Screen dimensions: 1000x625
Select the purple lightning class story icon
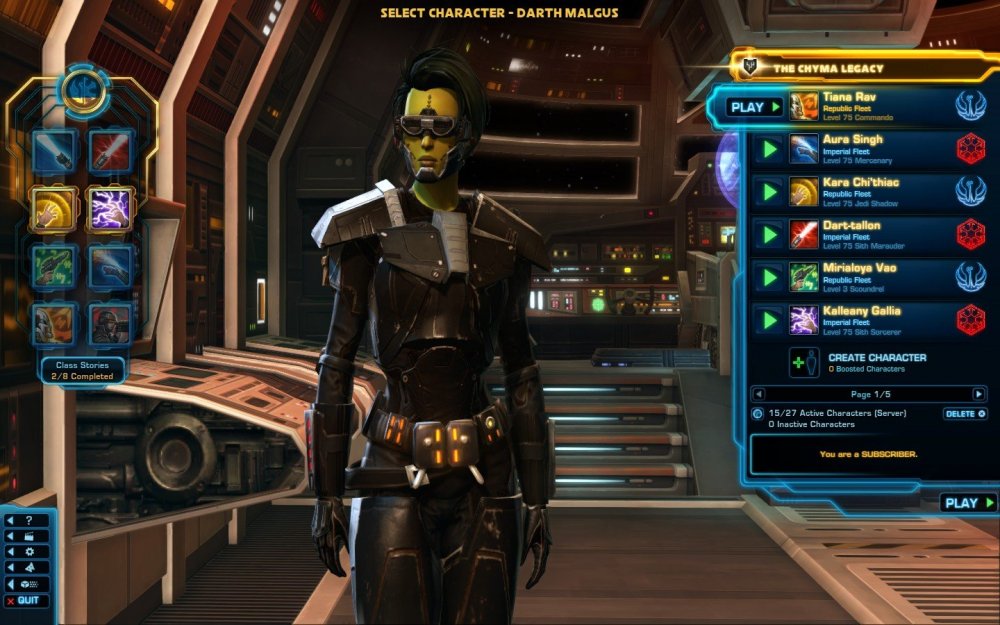pos(110,209)
